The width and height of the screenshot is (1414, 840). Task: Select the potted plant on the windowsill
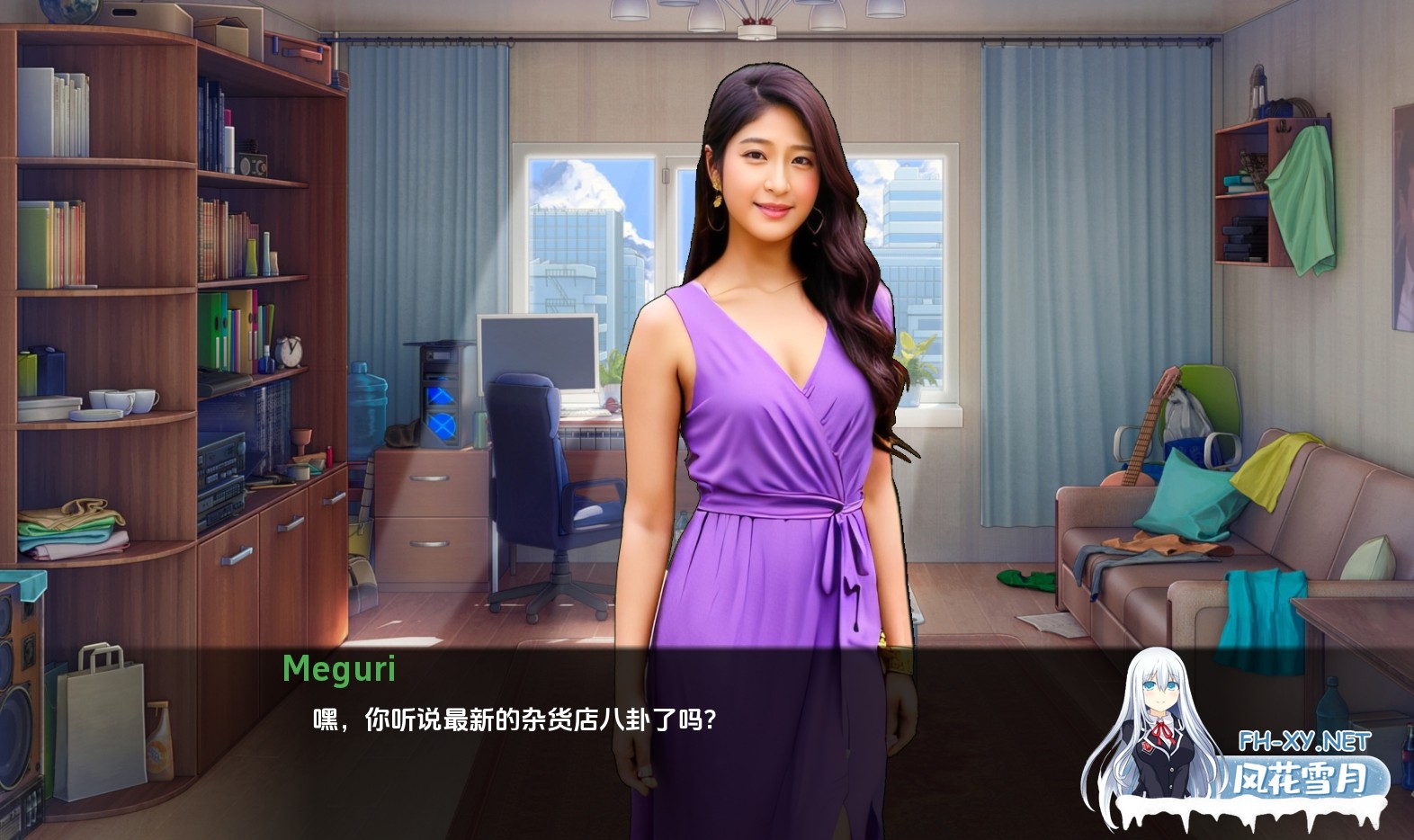click(x=919, y=360)
